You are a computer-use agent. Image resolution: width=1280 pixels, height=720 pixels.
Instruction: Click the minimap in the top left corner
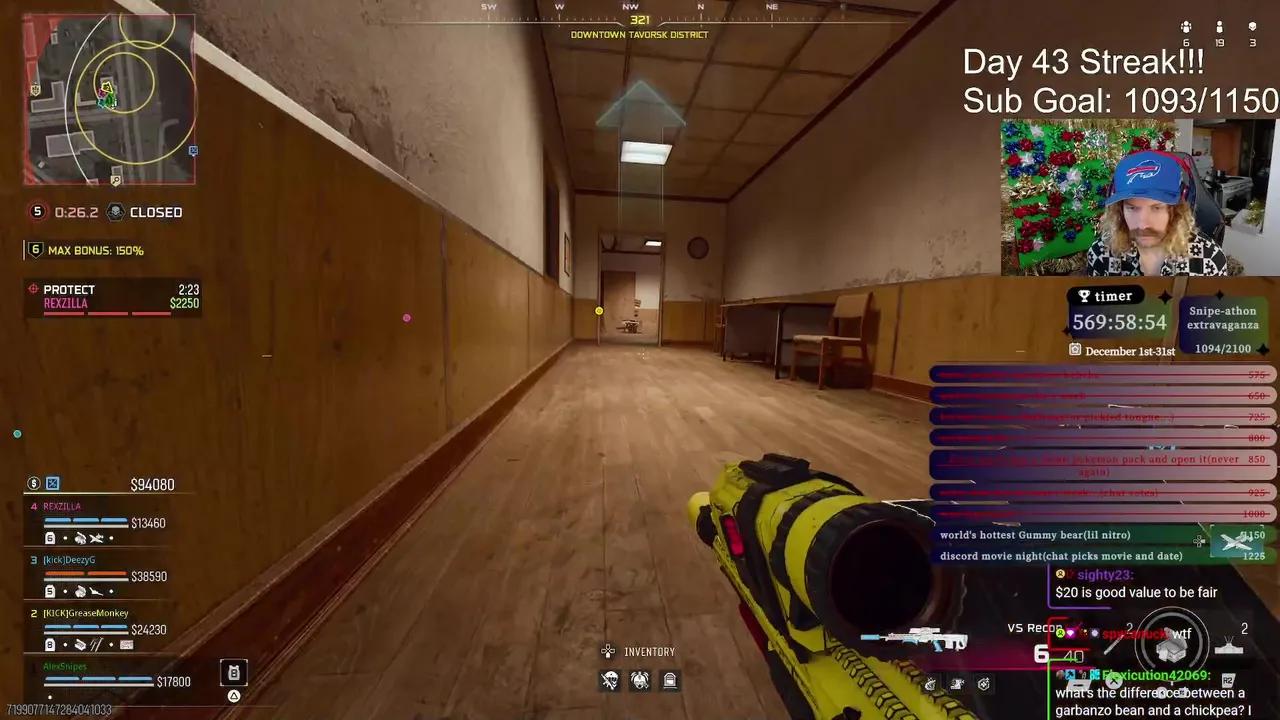110,97
